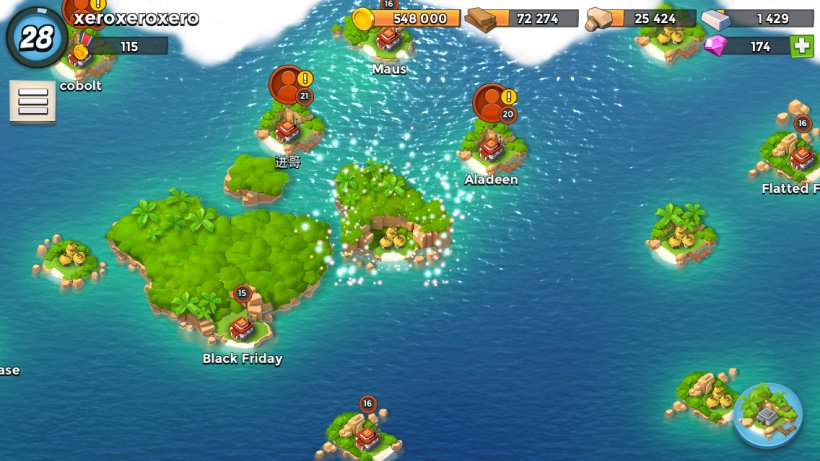The height and width of the screenshot is (461, 820).
Task: Return to home base via round button
Action: pos(767,414)
